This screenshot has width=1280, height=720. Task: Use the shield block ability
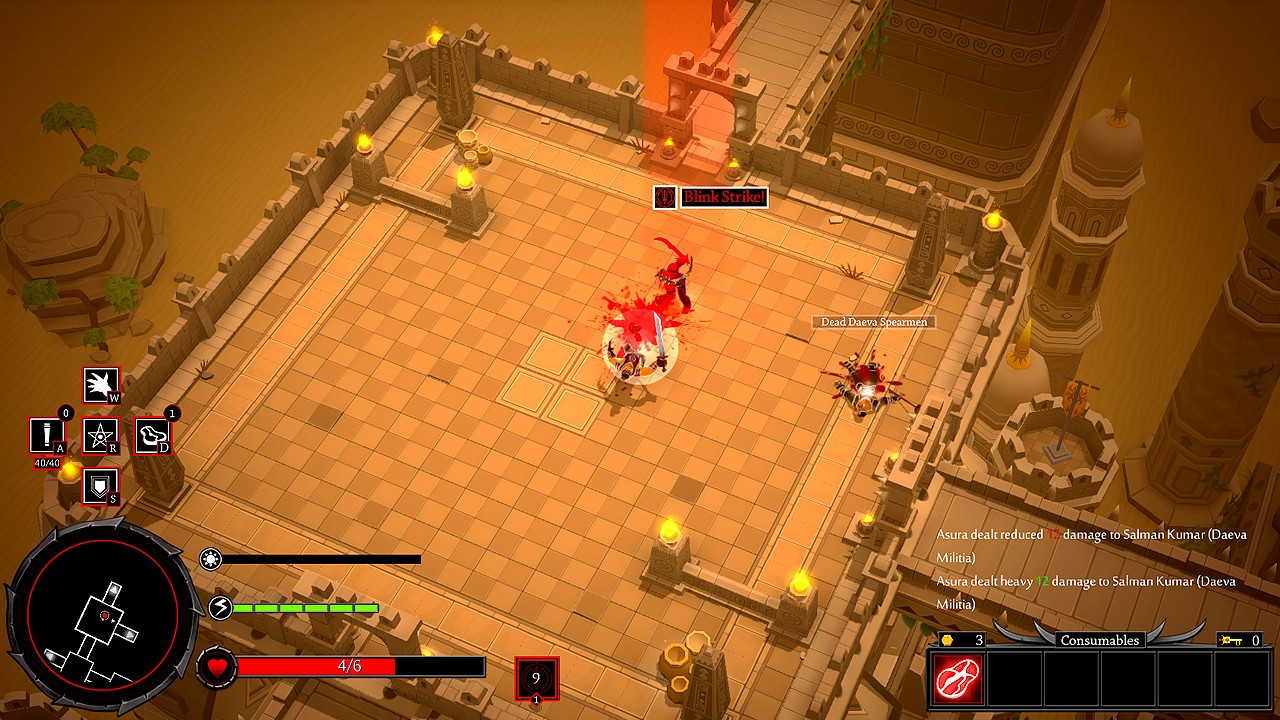[100, 487]
